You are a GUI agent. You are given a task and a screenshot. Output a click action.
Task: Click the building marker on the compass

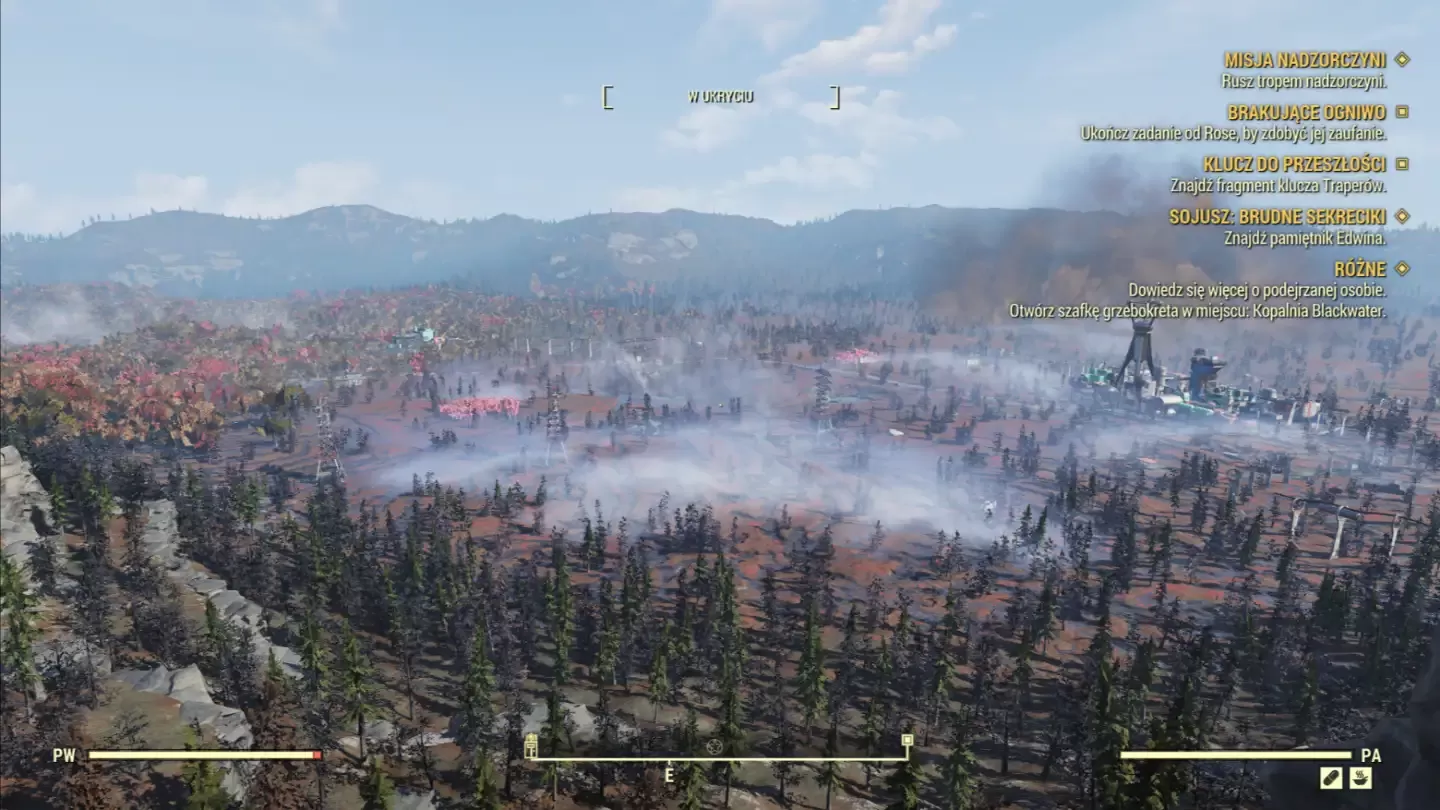pyautogui.click(x=531, y=746)
